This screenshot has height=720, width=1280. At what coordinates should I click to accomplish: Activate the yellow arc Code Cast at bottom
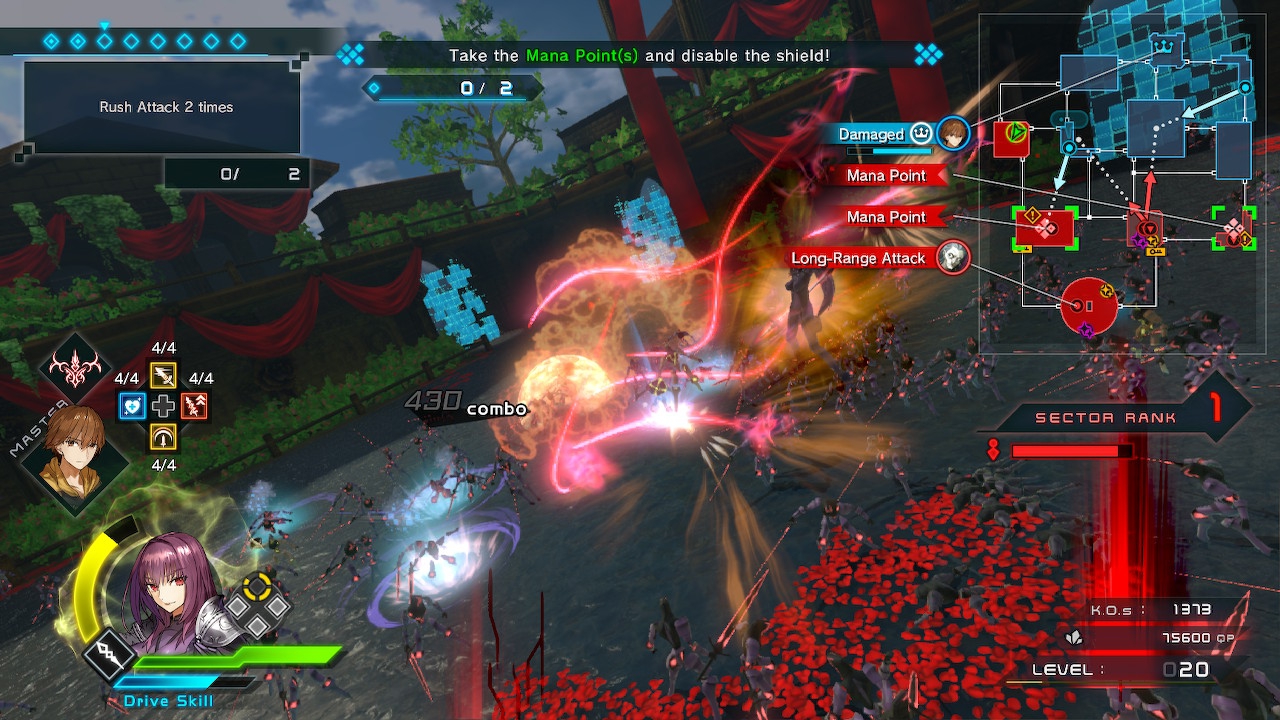pos(163,437)
